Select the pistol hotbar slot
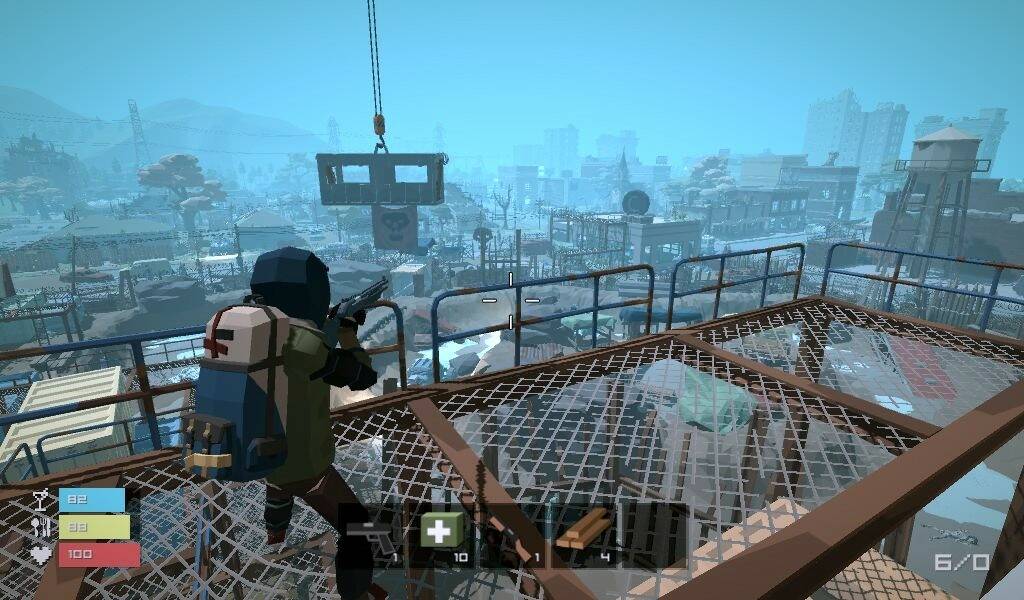Image resolution: width=1024 pixels, height=600 pixels. (x=372, y=533)
